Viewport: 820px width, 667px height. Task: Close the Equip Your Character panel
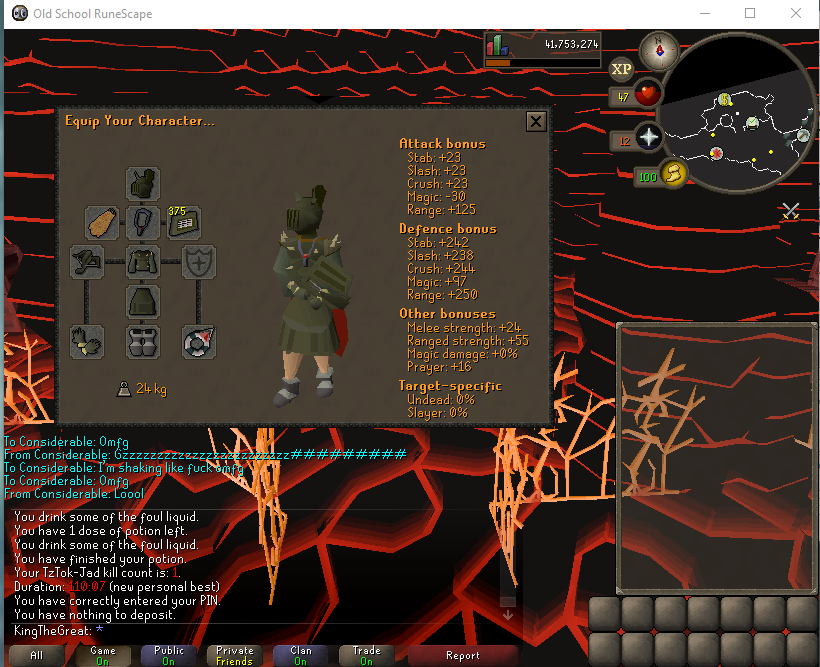536,122
